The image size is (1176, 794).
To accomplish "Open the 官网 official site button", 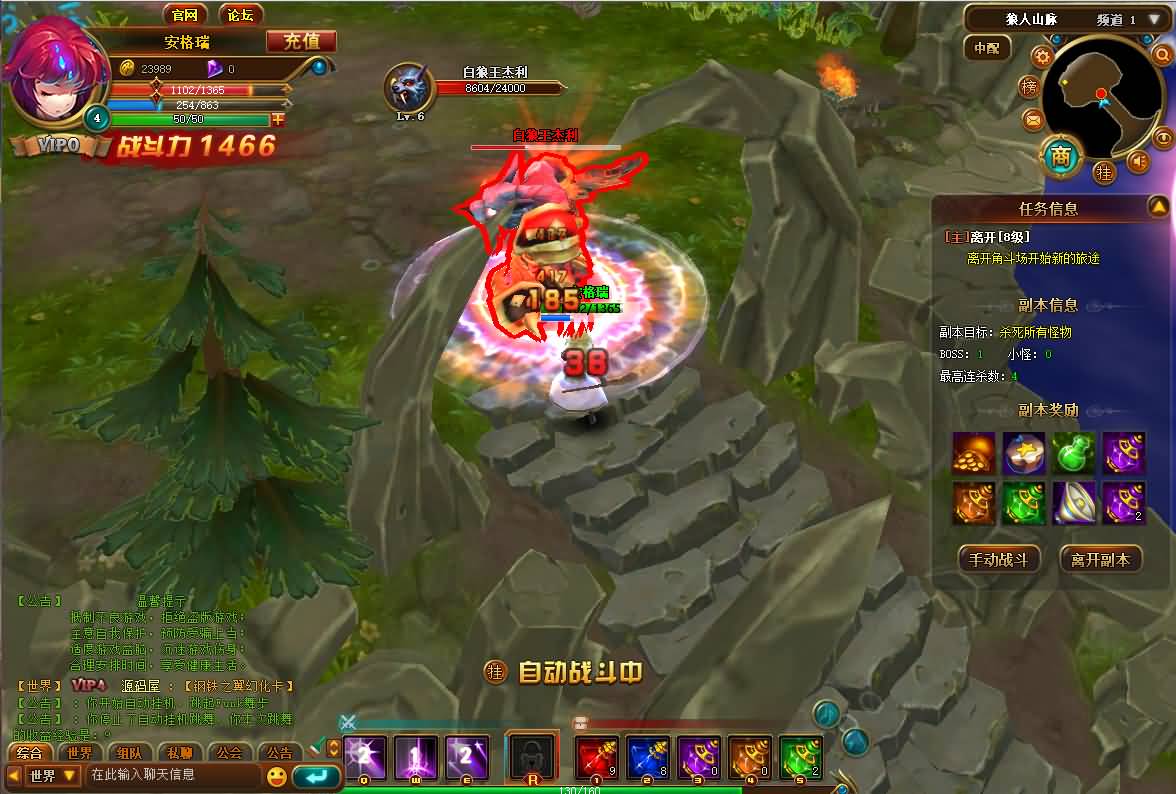I will point(184,14).
